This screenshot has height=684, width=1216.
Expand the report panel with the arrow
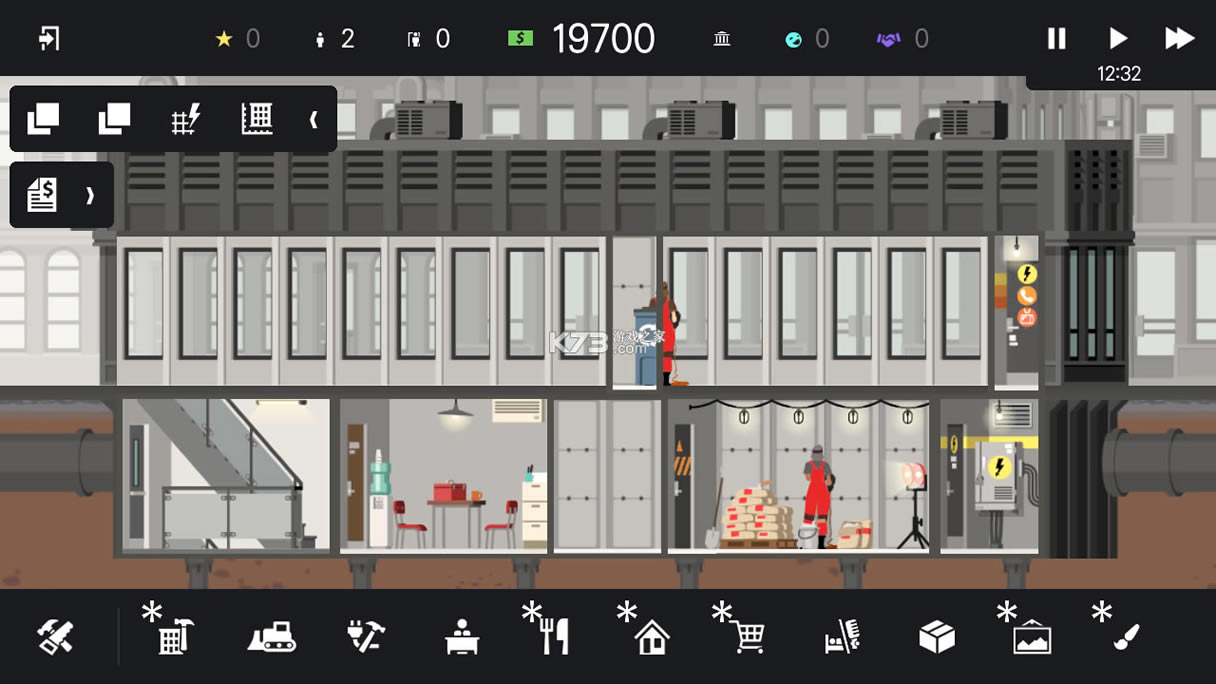pyautogui.click(x=90, y=195)
